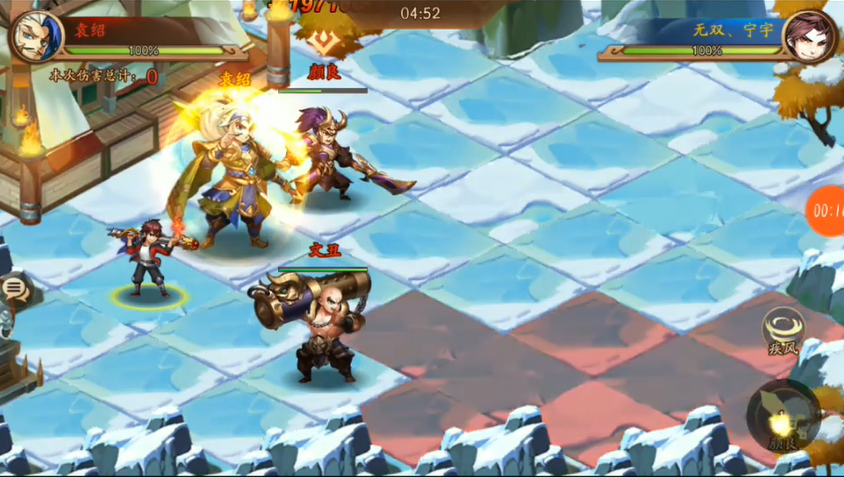Tap the 袁绍 boss portrait
The width and height of the screenshot is (844, 477).
tap(34, 35)
